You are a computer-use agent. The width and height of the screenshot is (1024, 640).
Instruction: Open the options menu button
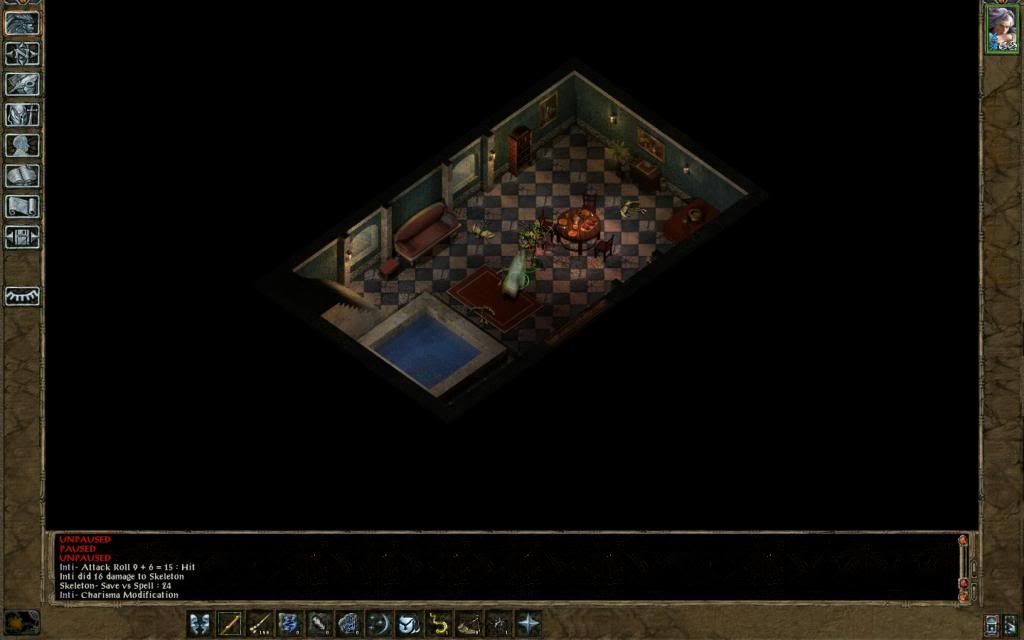click(x=22, y=238)
